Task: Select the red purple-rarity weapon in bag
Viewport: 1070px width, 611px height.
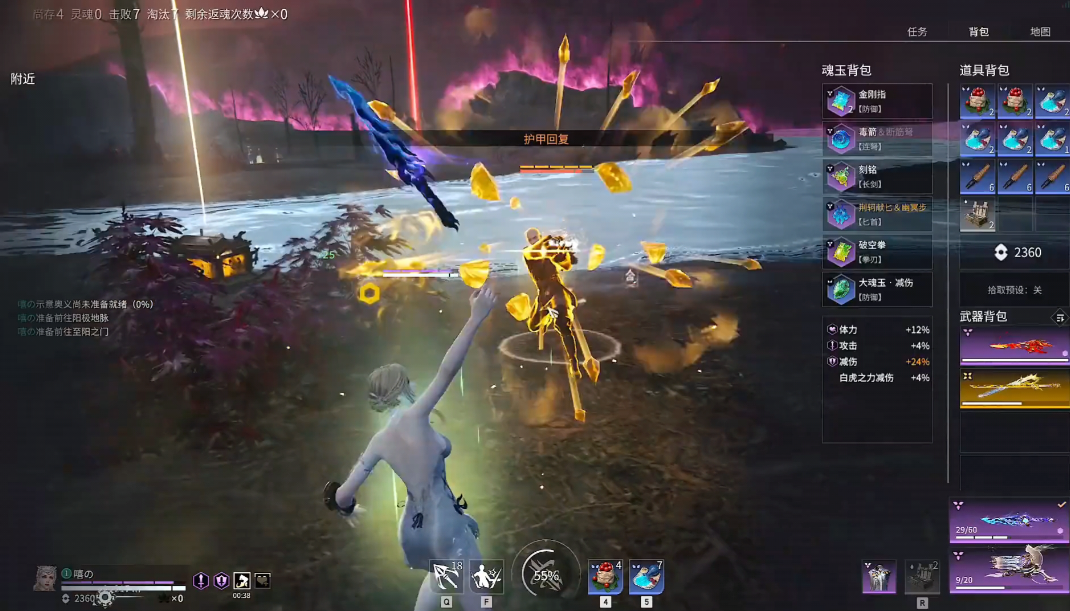Action: [1014, 346]
